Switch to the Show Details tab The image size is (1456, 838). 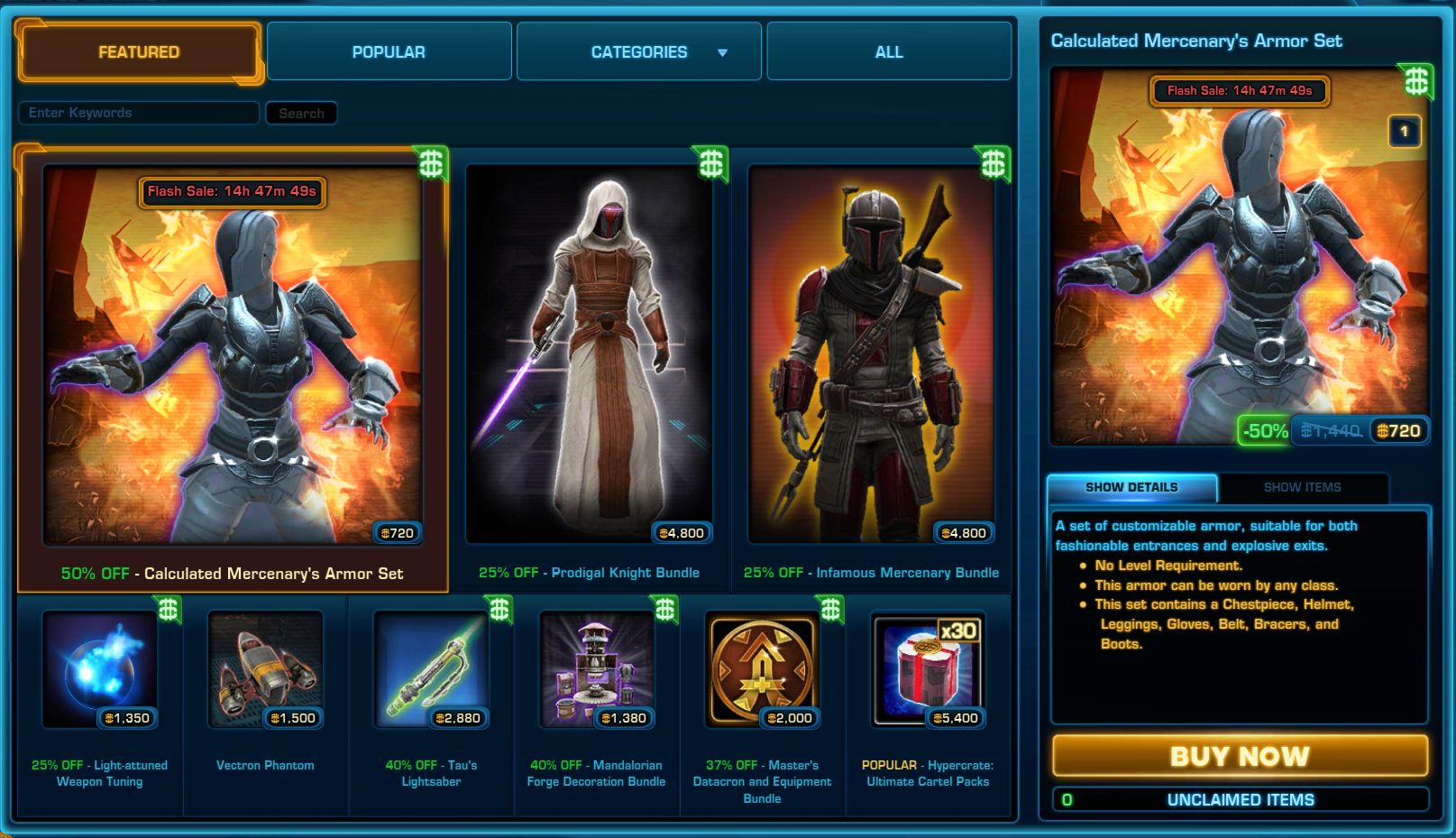coord(1131,487)
